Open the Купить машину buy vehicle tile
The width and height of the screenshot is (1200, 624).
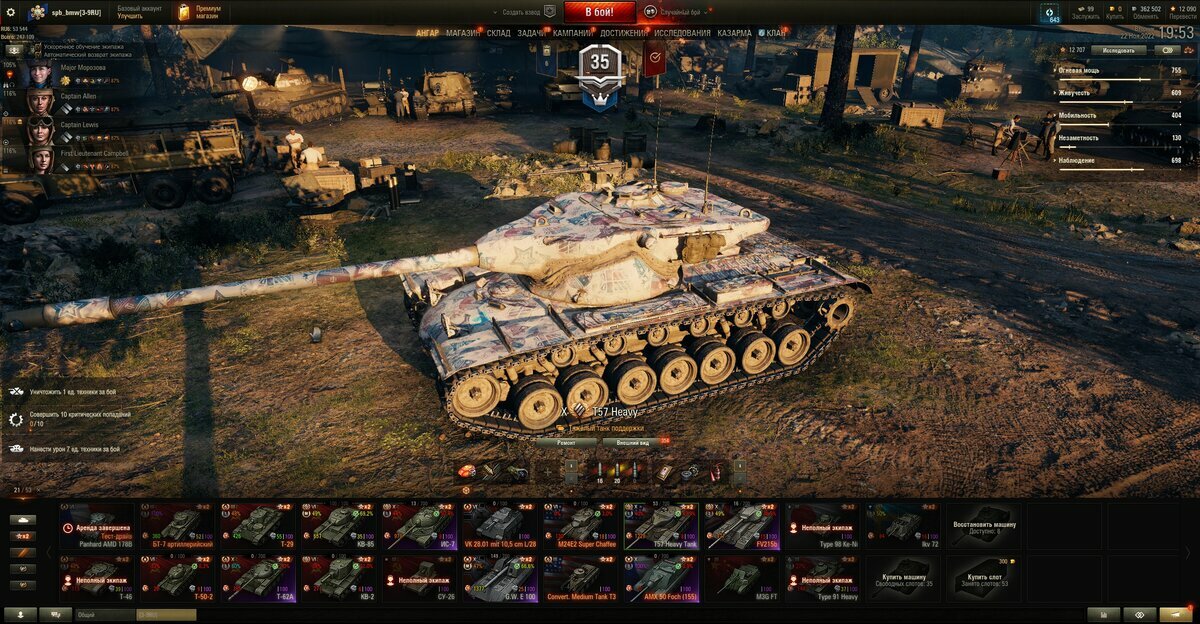(x=903, y=578)
